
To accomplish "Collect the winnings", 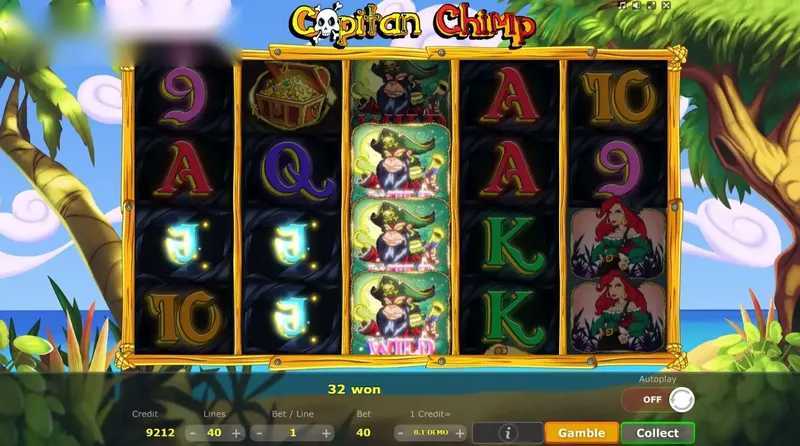I will pyautogui.click(x=657, y=433).
